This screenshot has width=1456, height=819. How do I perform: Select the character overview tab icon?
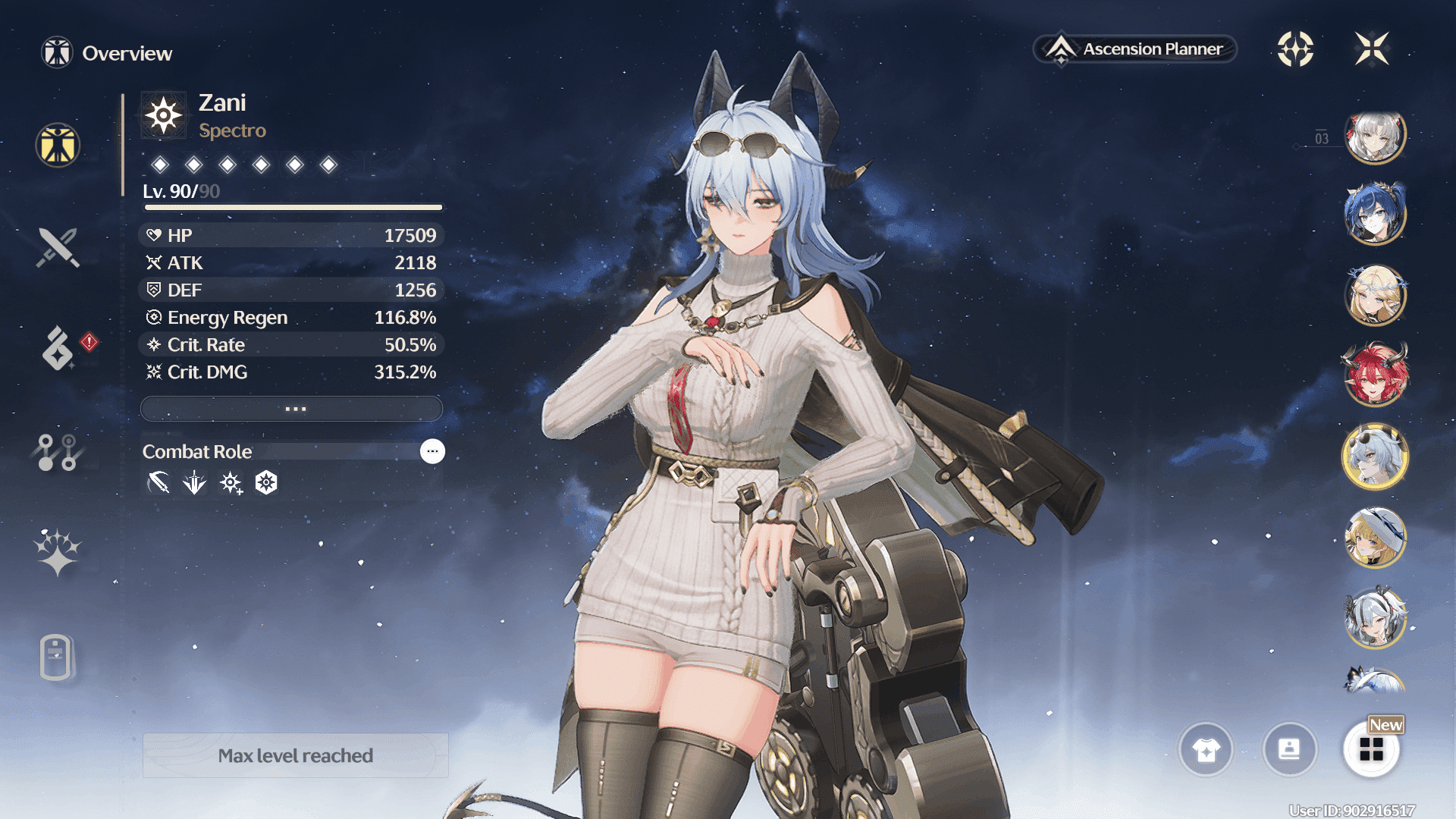tap(58, 145)
